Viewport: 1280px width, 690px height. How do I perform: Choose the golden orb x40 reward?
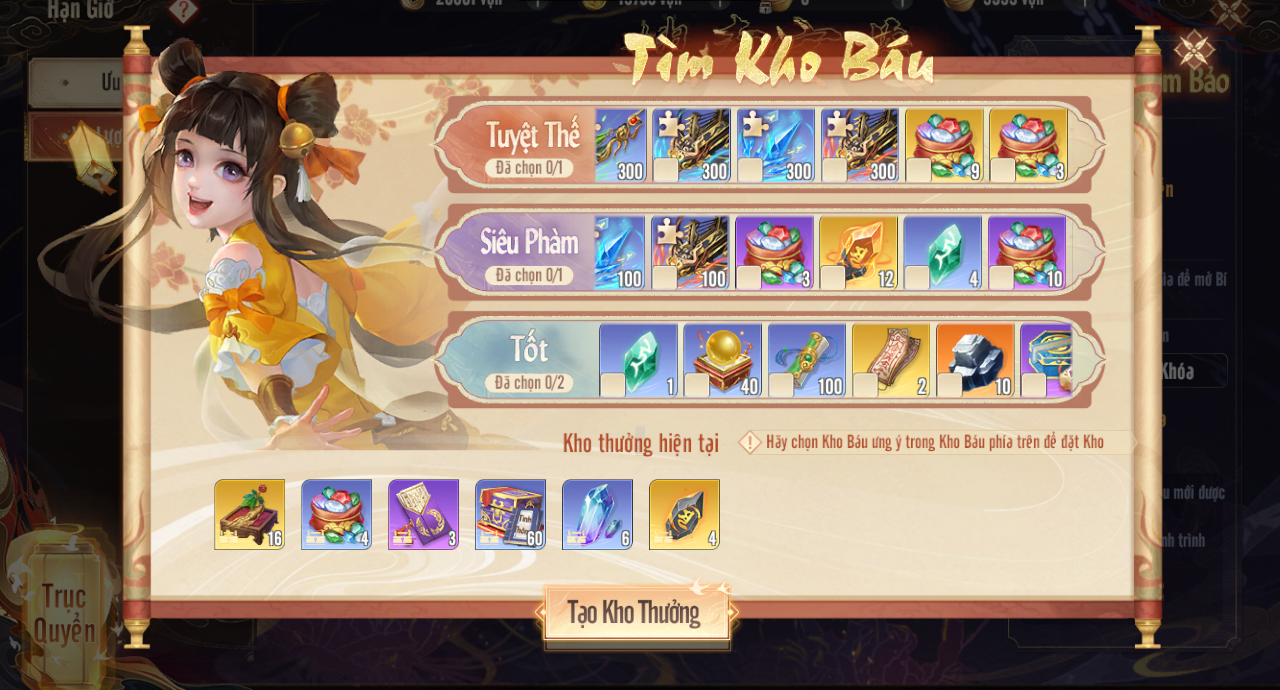[722, 360]
